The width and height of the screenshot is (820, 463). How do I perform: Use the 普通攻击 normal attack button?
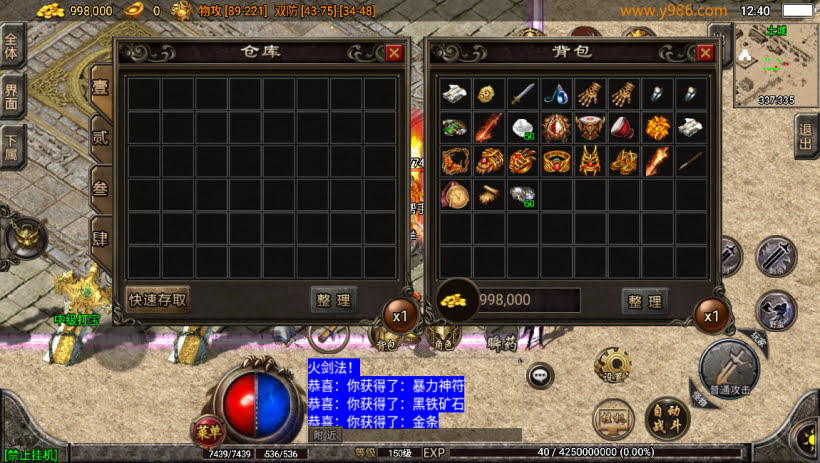[728, 368]
